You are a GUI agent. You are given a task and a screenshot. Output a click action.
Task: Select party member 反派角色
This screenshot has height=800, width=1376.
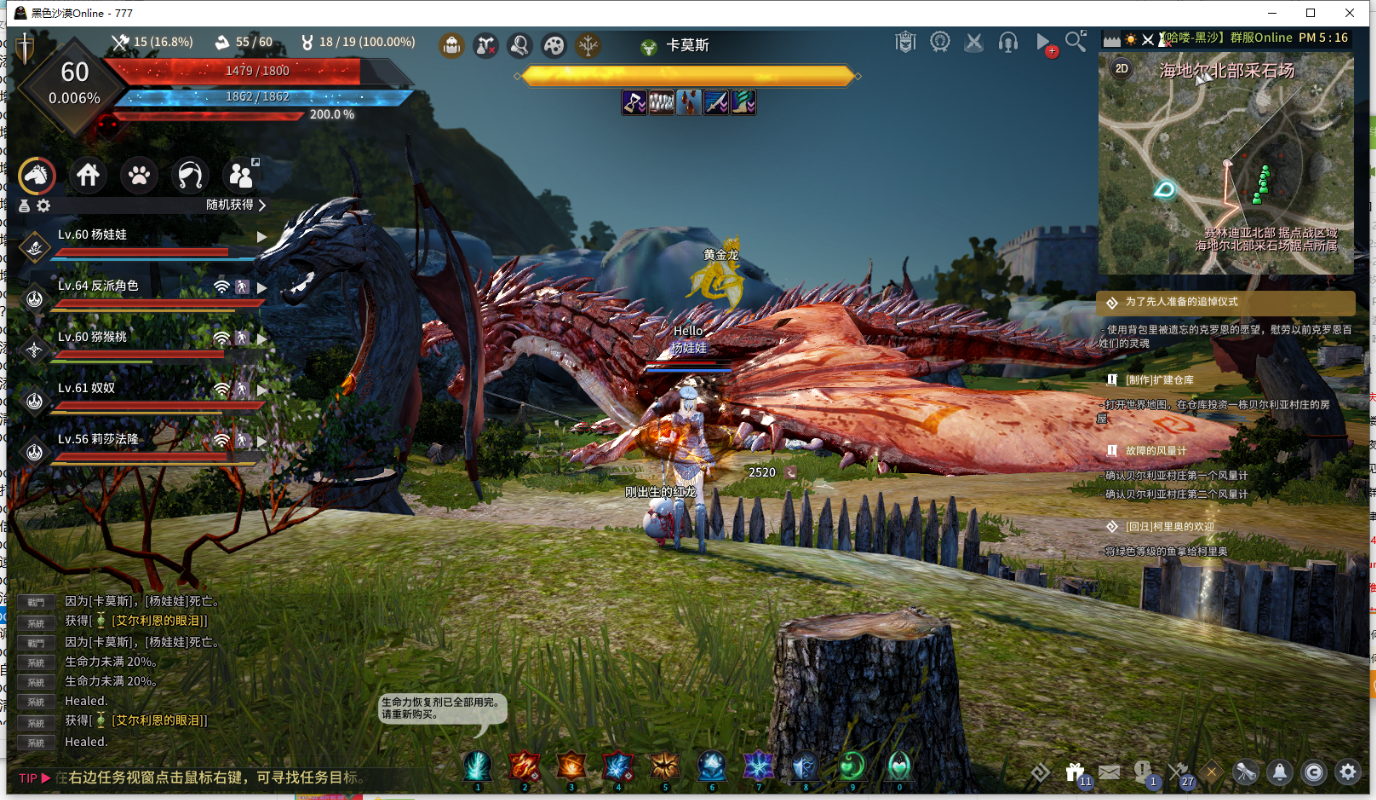(x=98, y=286)
